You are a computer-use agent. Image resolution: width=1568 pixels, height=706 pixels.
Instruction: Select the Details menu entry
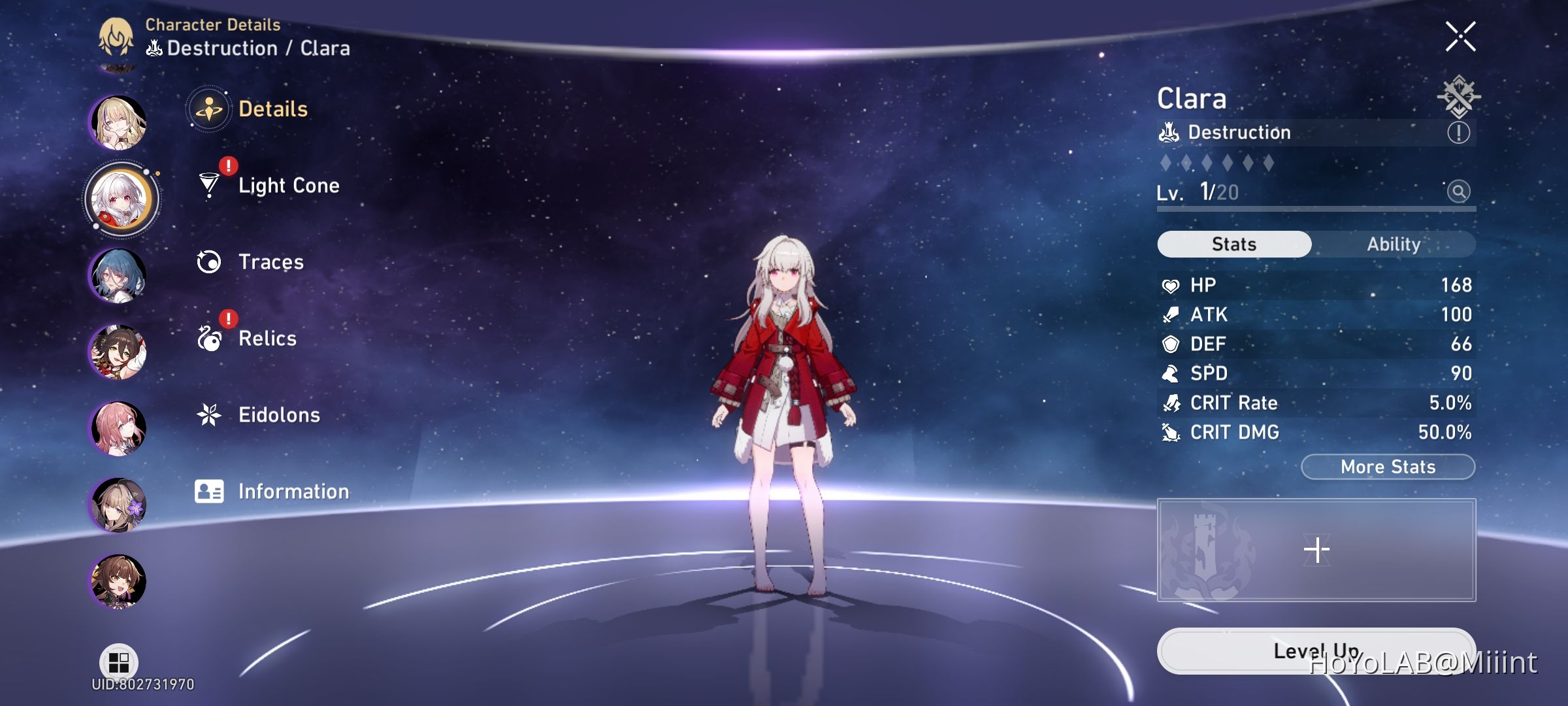pos(272,109)
